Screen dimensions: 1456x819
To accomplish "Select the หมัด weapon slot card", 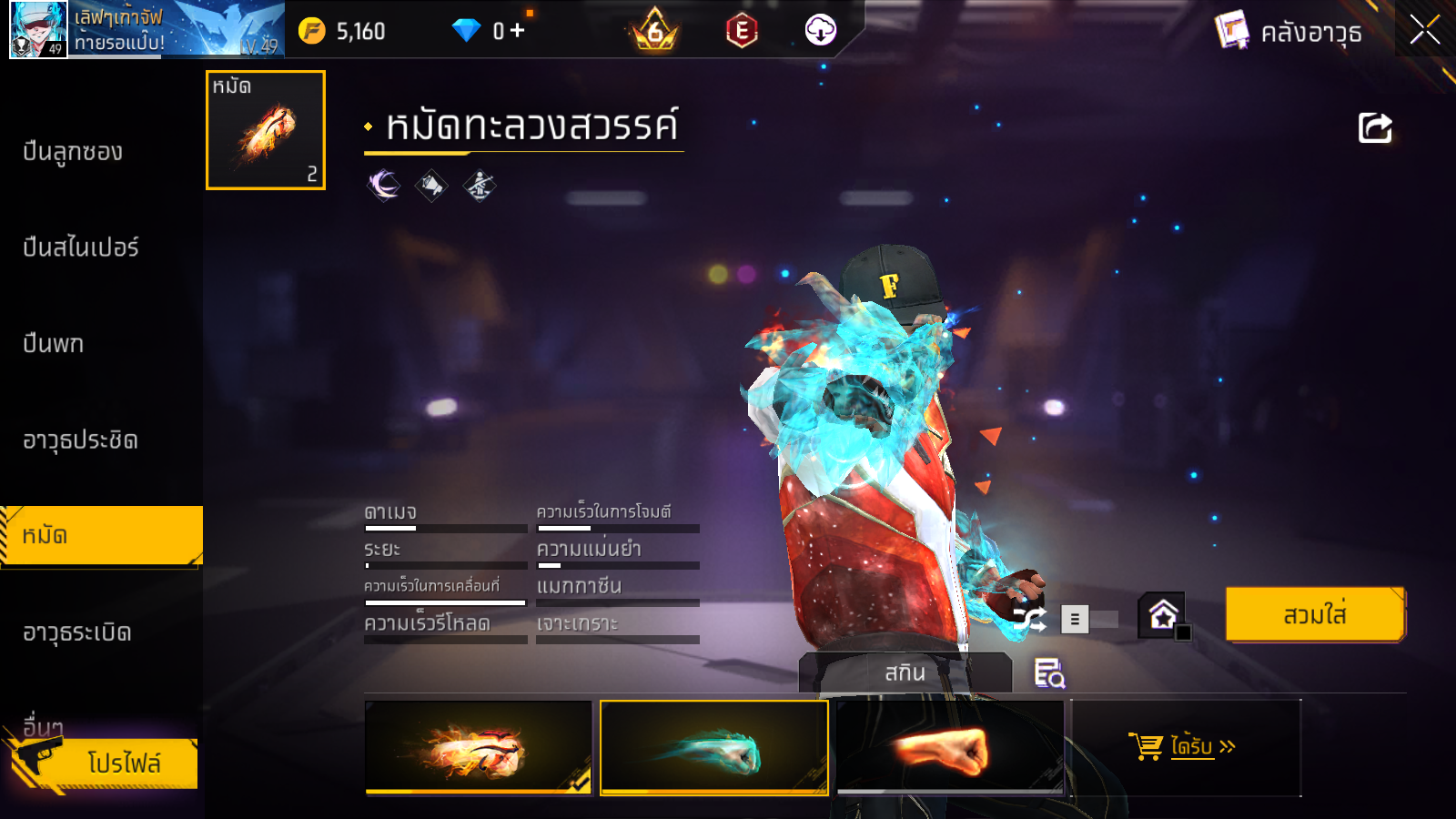I will 266,130.
